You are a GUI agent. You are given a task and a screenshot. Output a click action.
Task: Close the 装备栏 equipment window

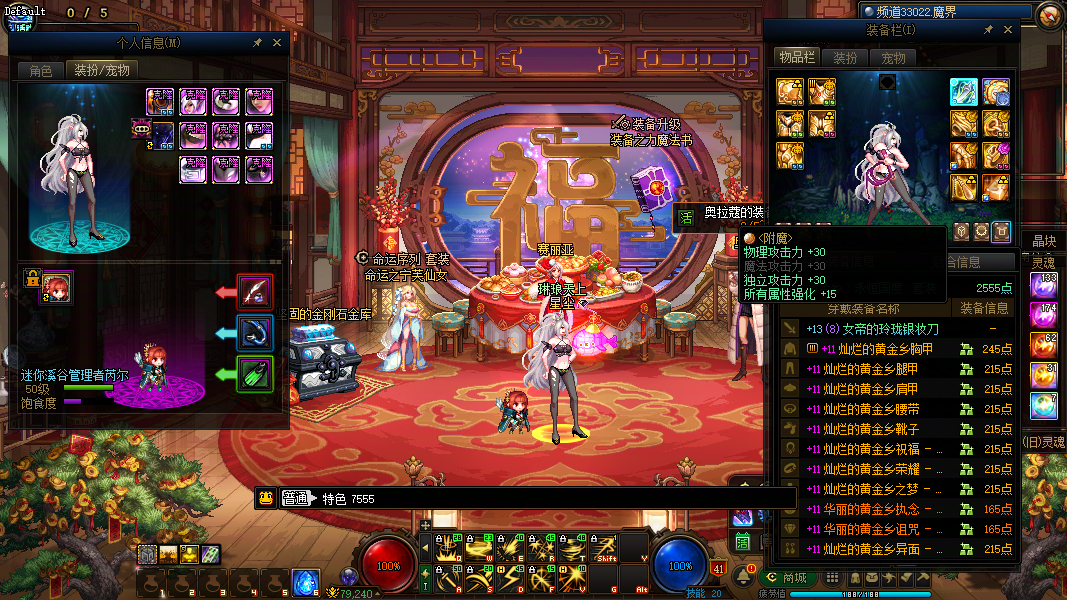[x=1007, y=30]
